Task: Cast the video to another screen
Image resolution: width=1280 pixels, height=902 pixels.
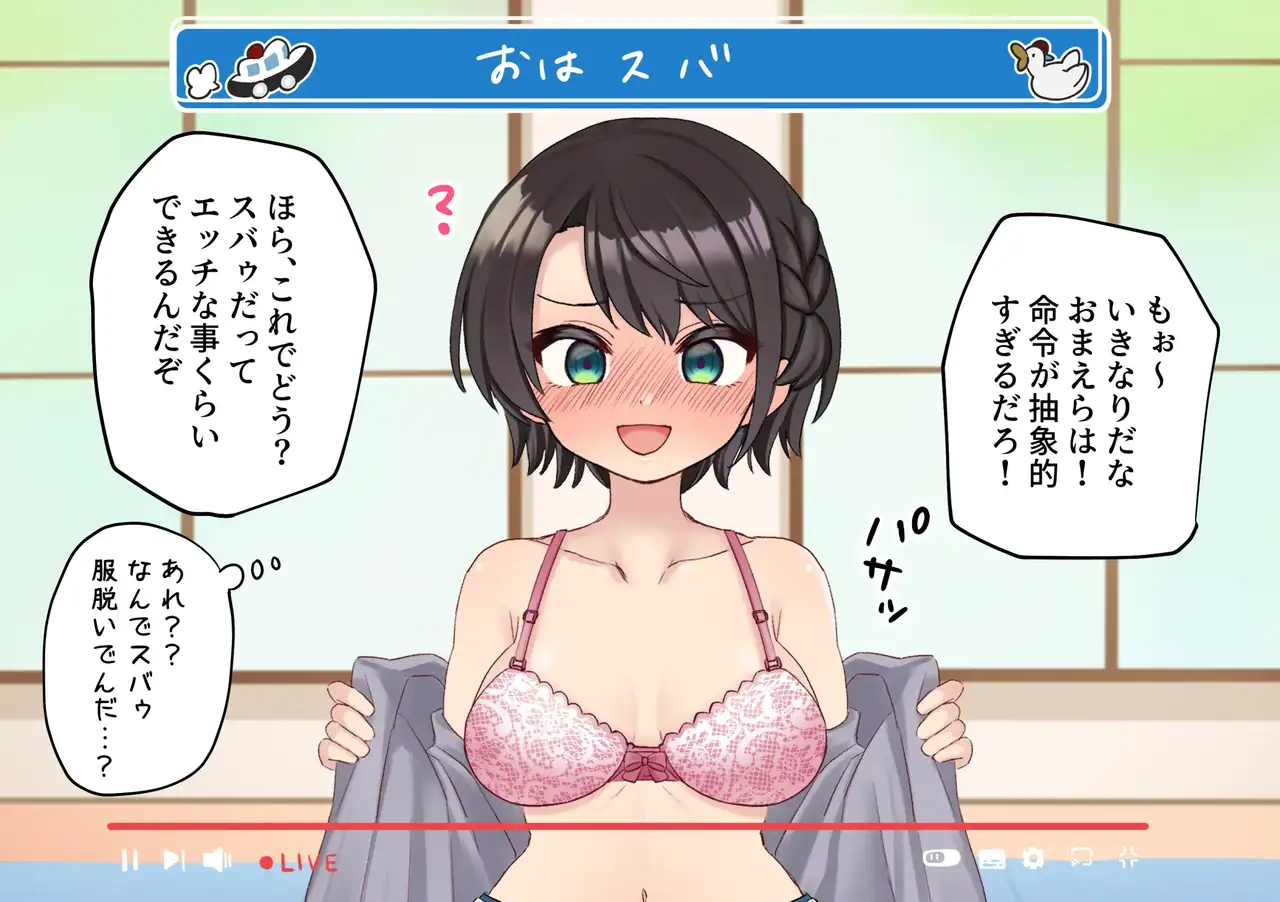Action: 1080,857
